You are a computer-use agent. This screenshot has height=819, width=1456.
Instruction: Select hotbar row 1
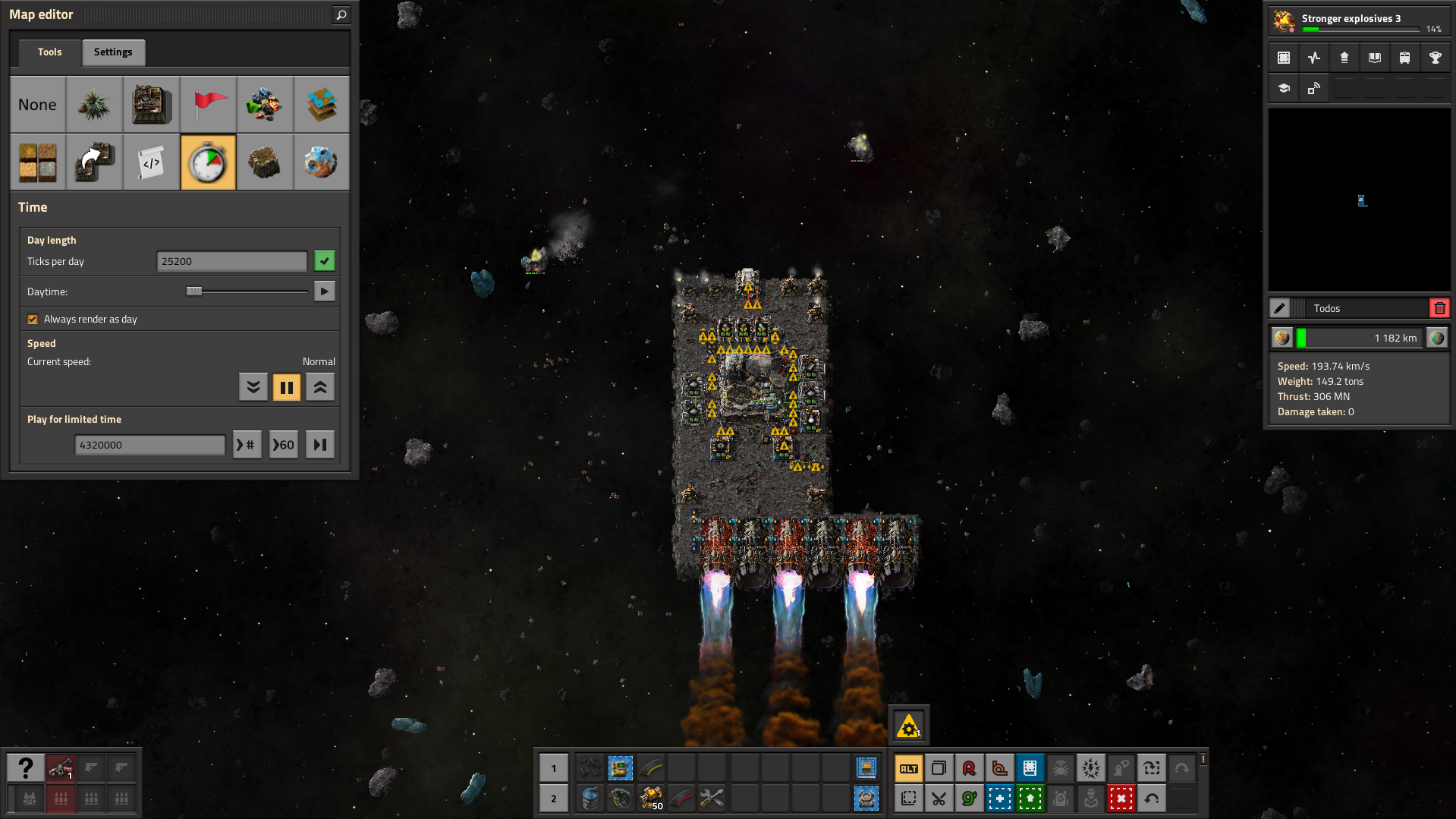[554, 768]
